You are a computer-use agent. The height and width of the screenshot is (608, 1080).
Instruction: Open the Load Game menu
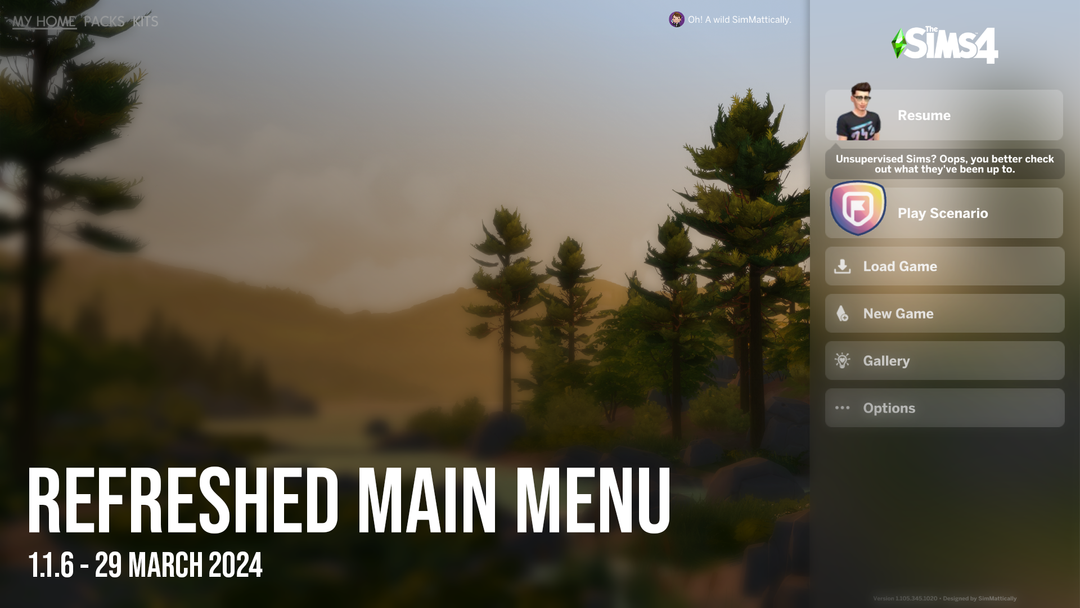(x=943, y=266)
